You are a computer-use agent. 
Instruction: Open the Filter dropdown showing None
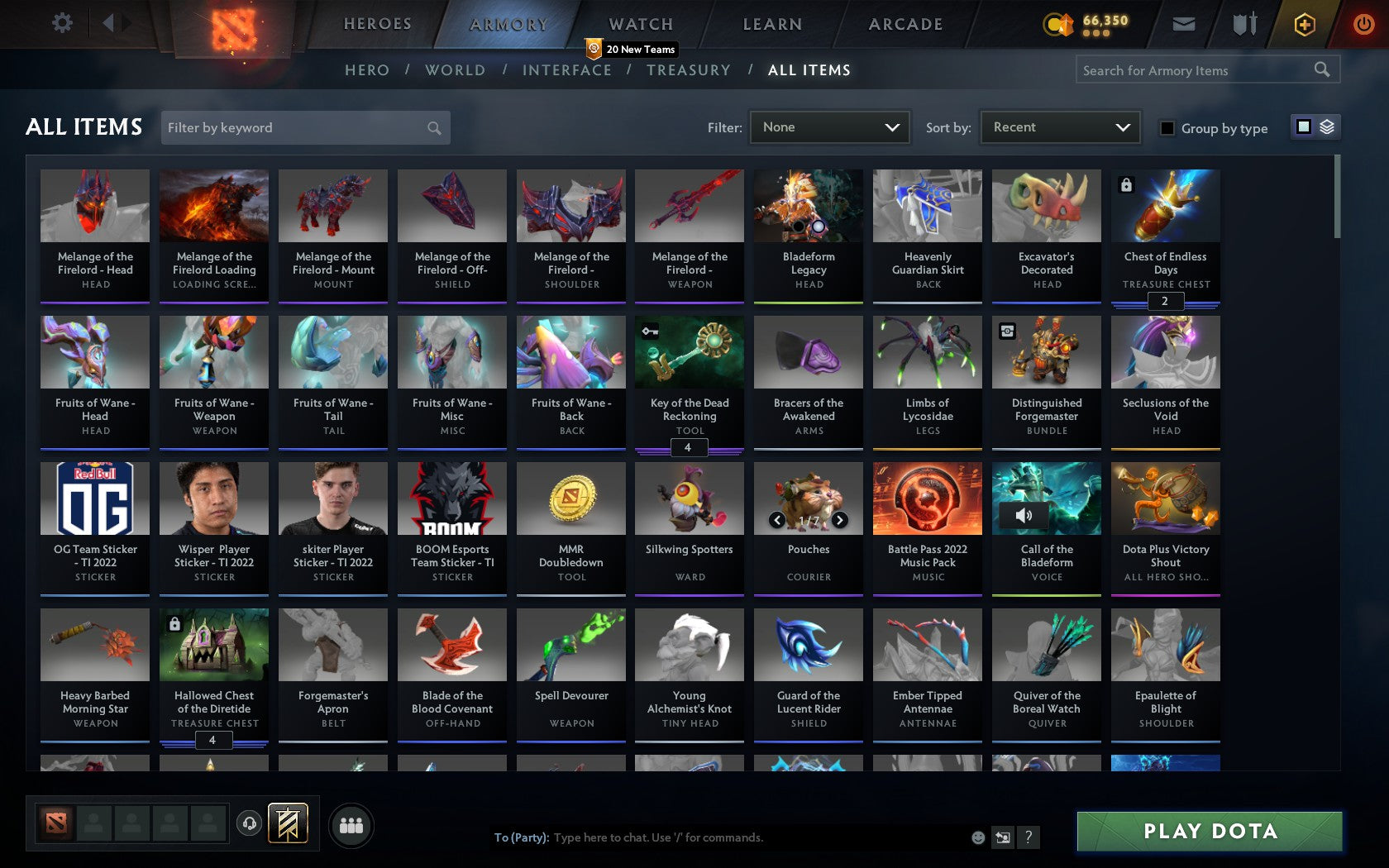829,126
